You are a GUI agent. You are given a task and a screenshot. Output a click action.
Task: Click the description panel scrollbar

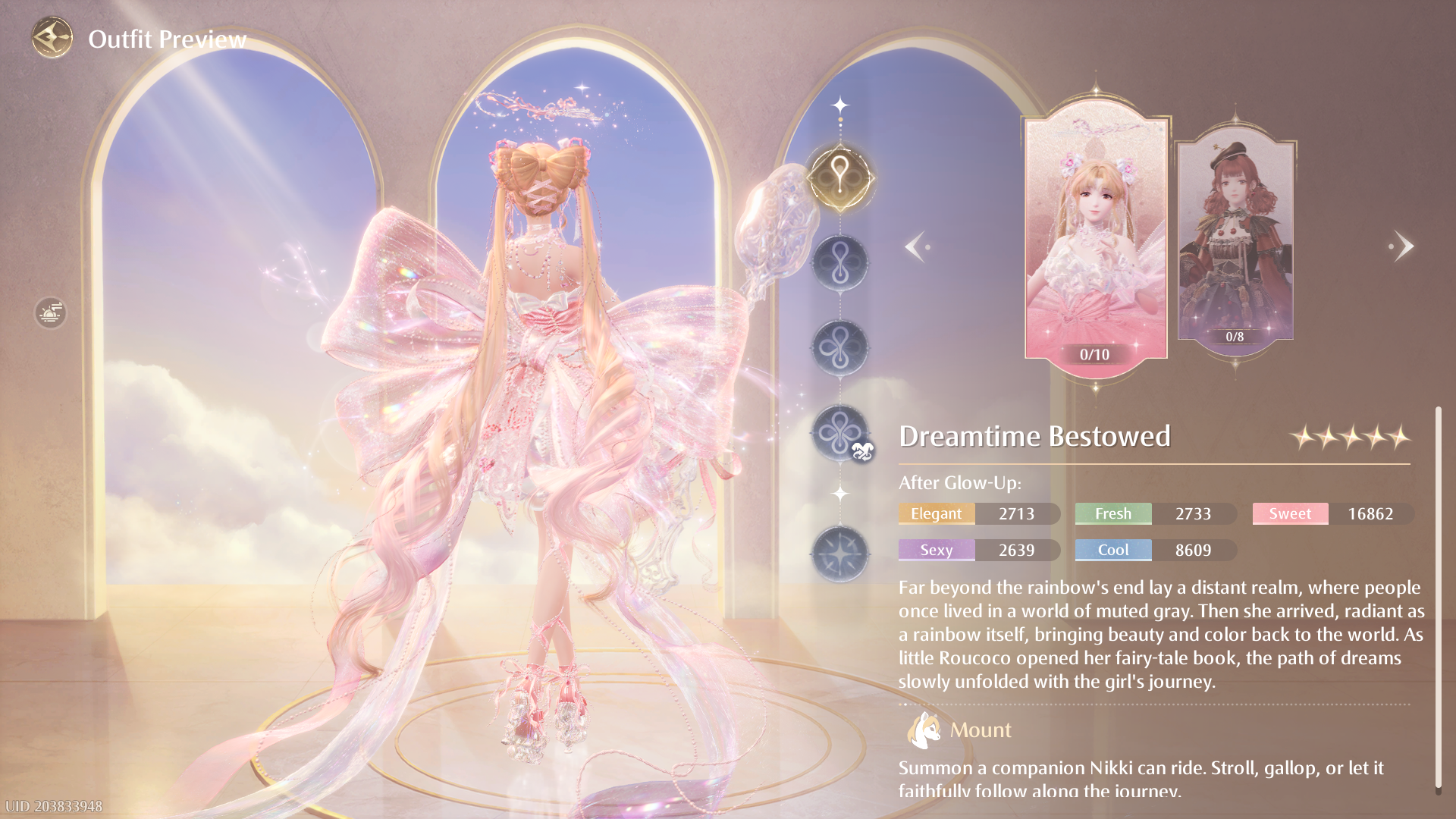pyautogui.click(x=1437, y=599)
